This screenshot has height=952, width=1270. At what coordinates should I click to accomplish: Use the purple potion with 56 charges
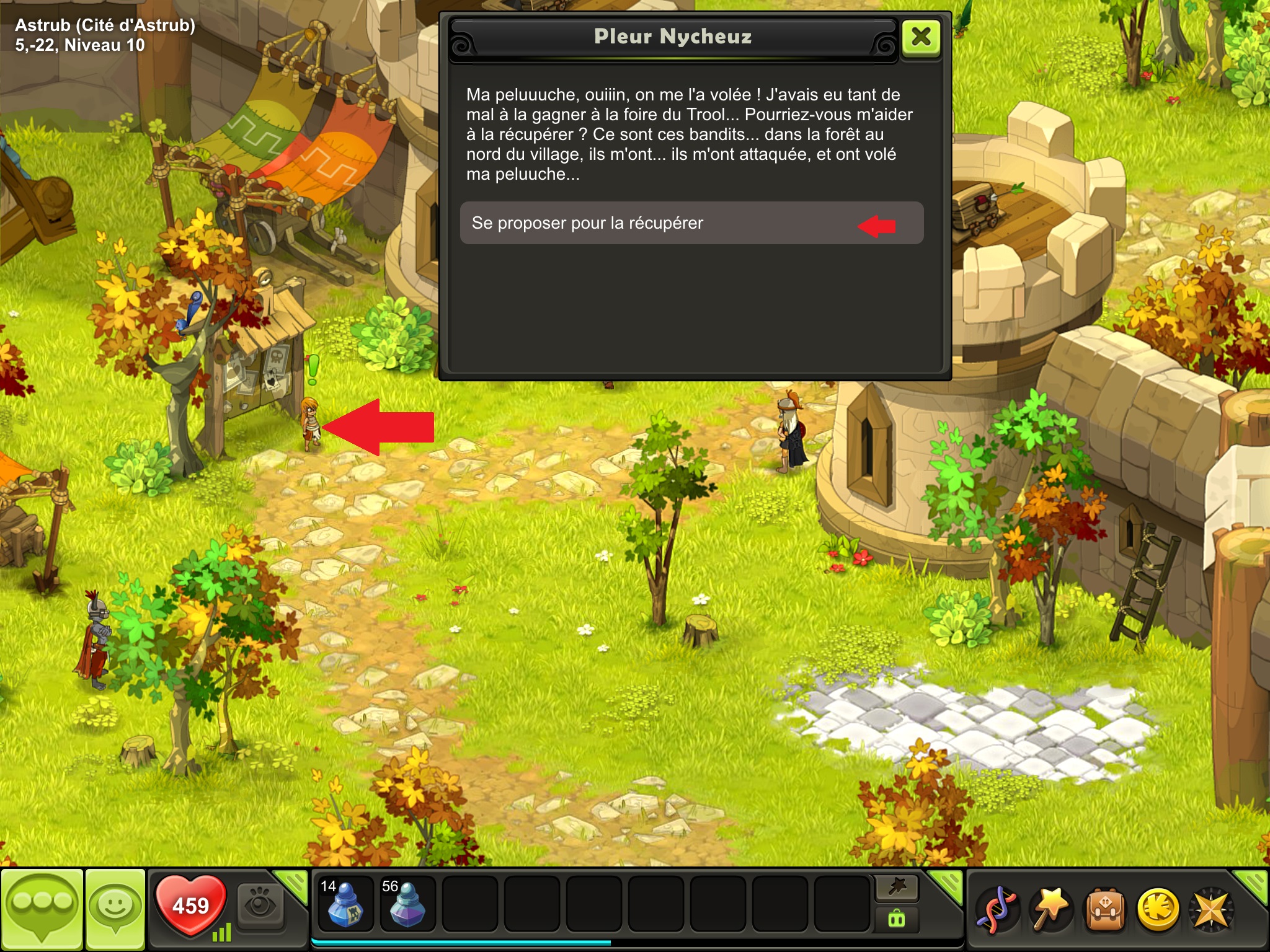(x=407, y=904)
